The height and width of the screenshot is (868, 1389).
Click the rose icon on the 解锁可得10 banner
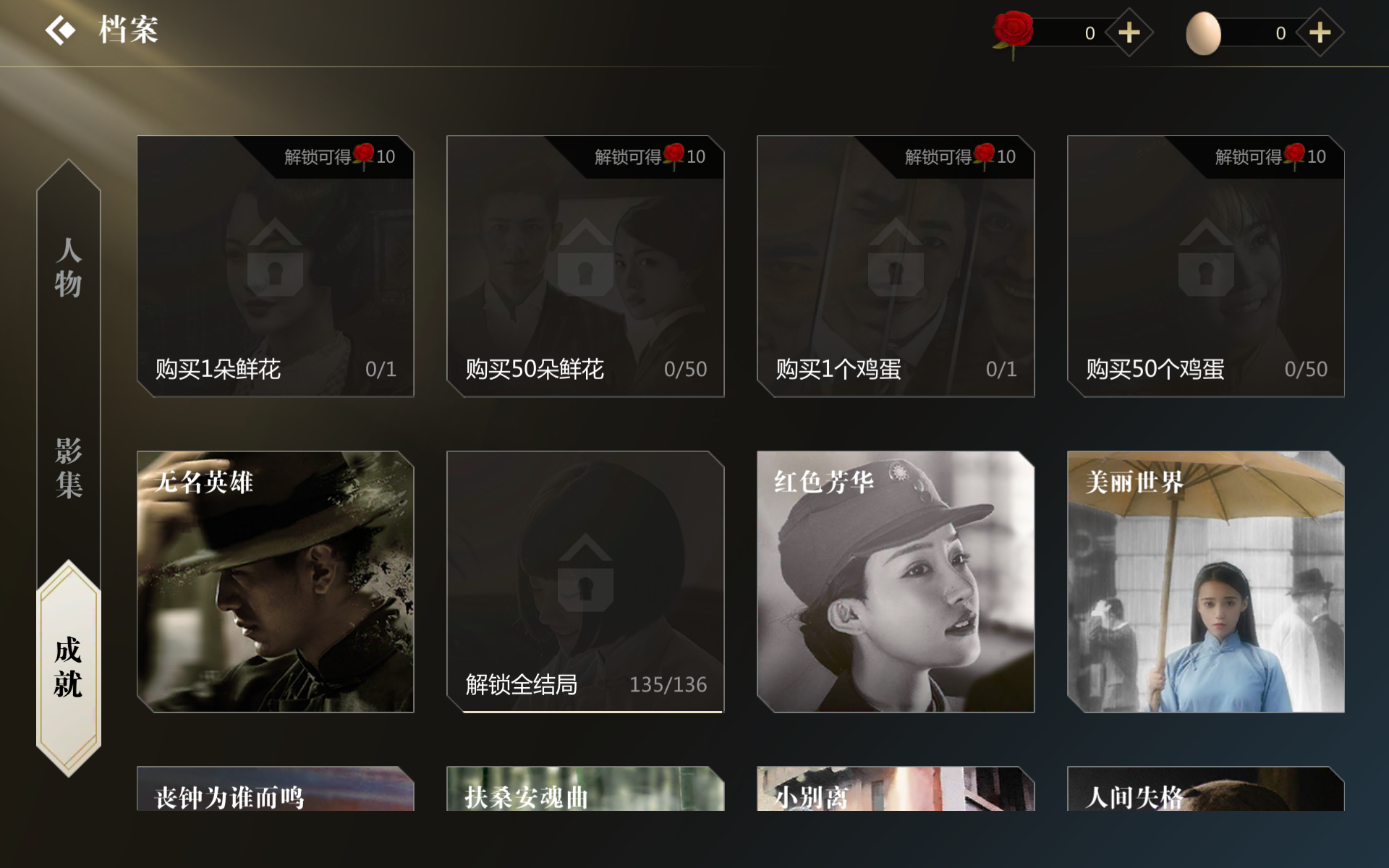point(365,156)
